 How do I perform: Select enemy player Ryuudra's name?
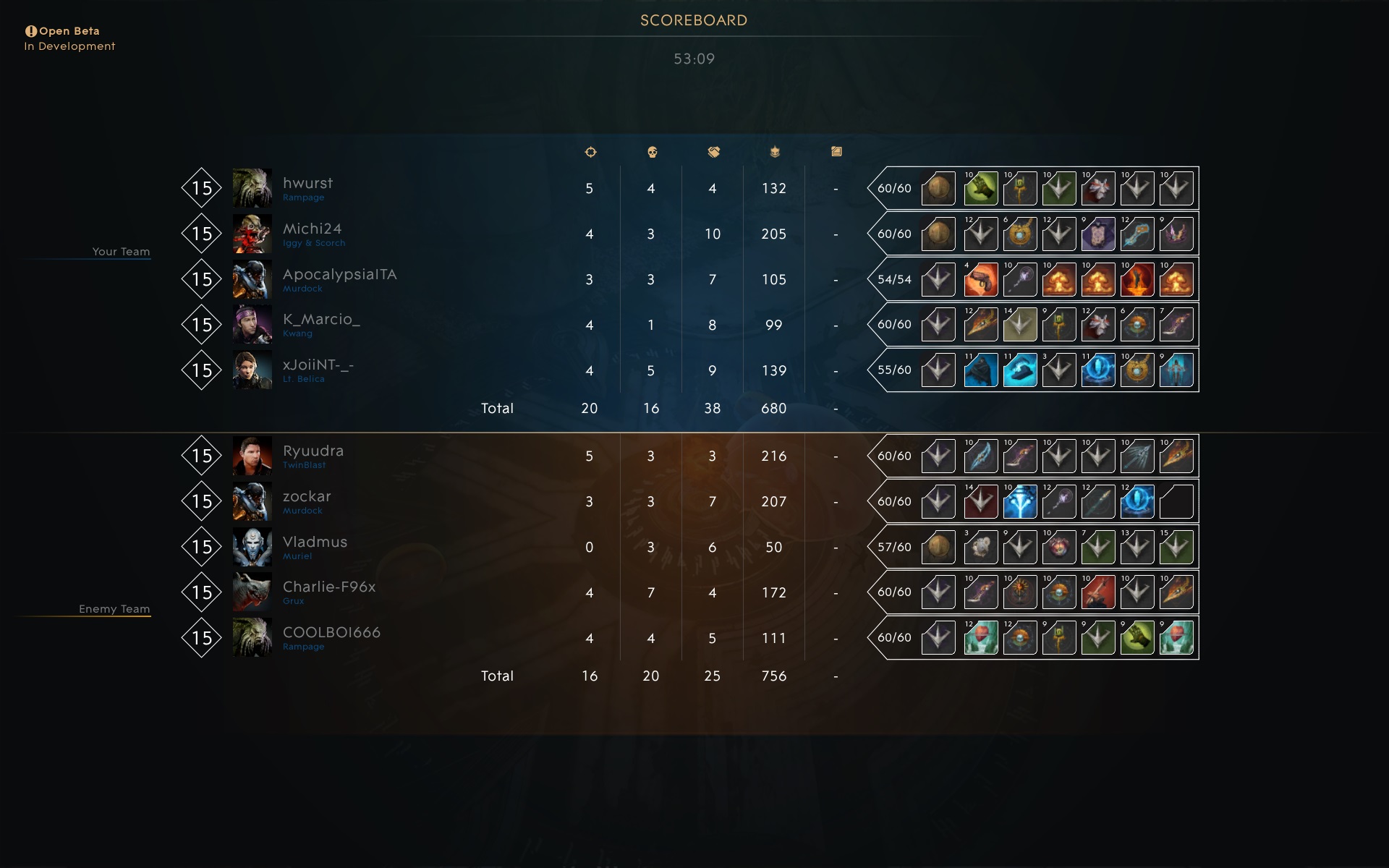point(313,451)
